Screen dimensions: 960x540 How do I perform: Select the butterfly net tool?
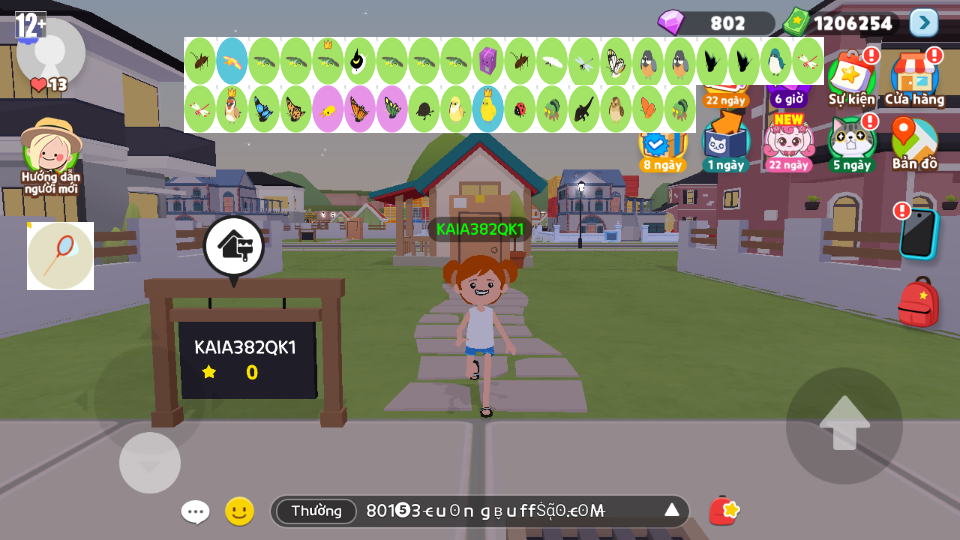pyautogui.click(x=60, y=256)
